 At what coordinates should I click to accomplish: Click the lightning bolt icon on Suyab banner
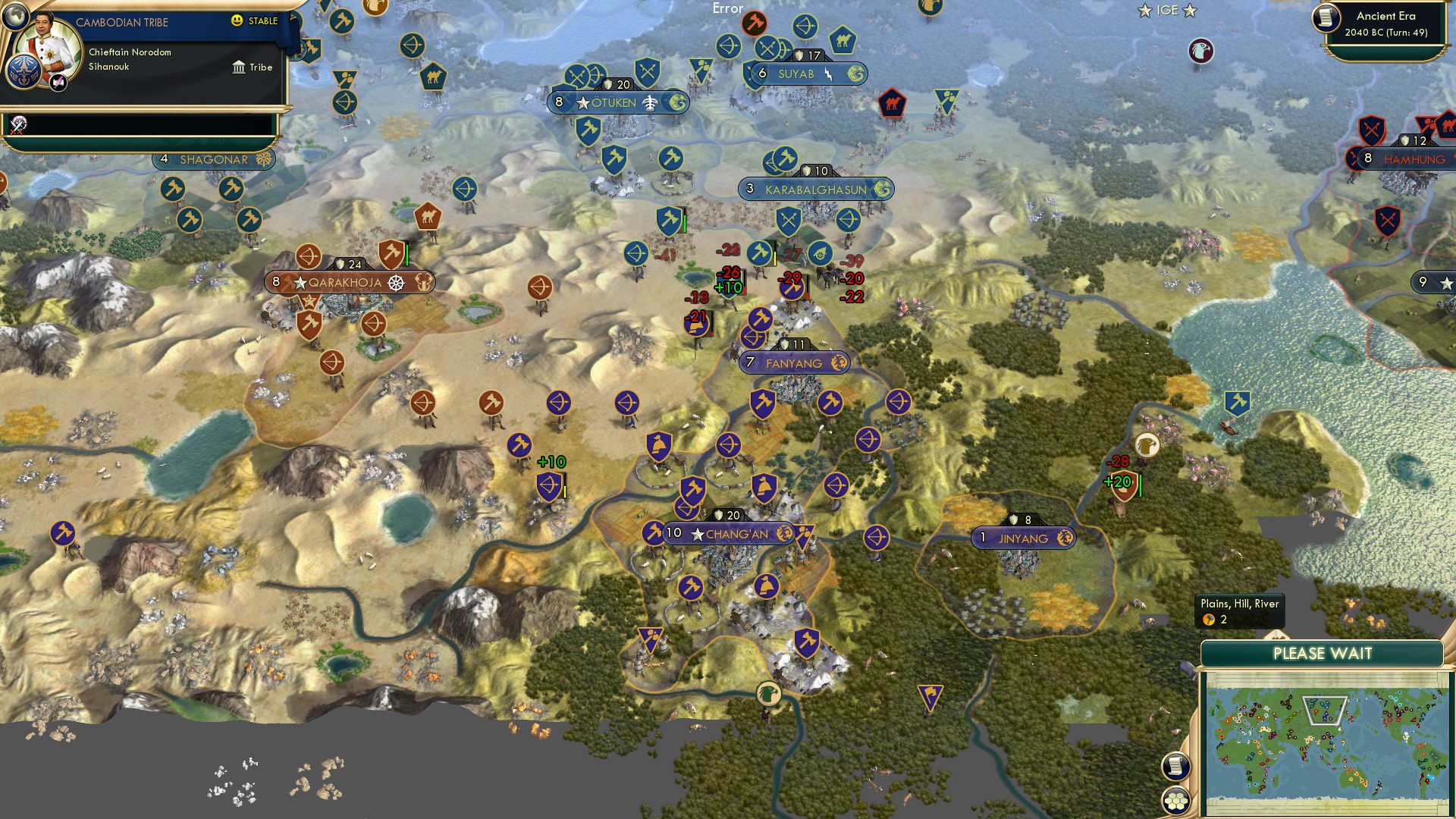pyautogui.click(x=830, y=74)
